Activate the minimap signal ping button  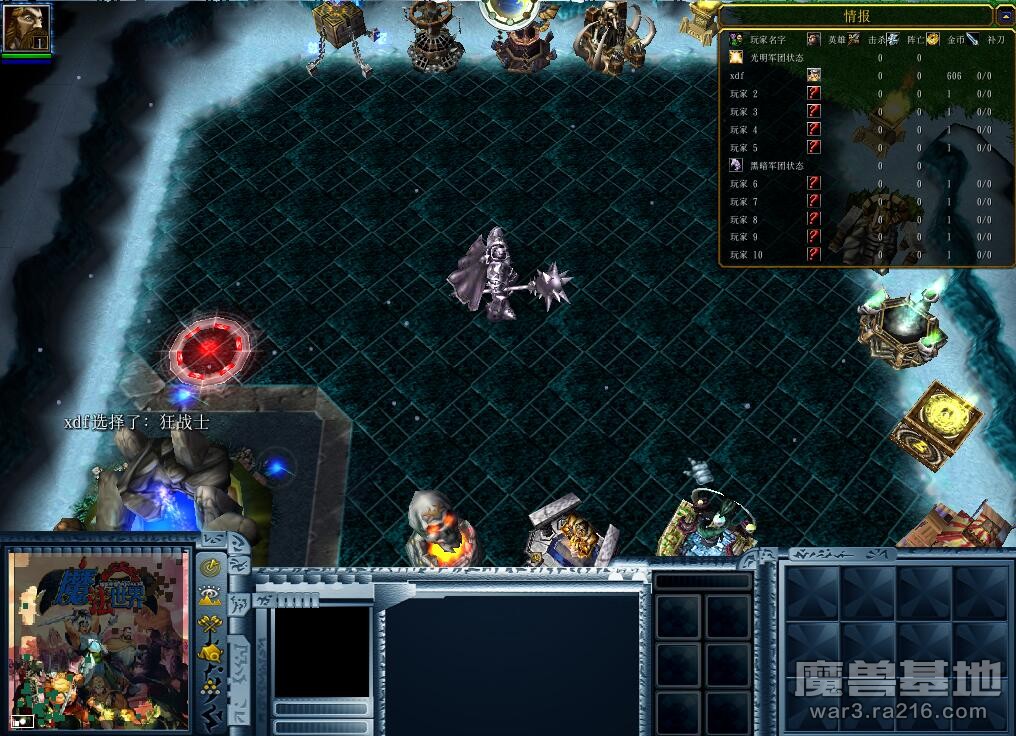(211, 567)
